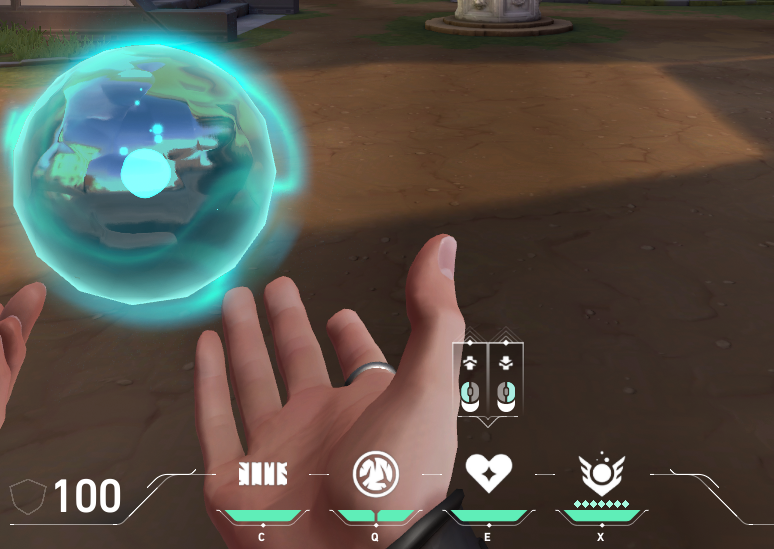Activate the Slow Orb ability icon
Screen dimensions: 774x549
pos(375,474)
